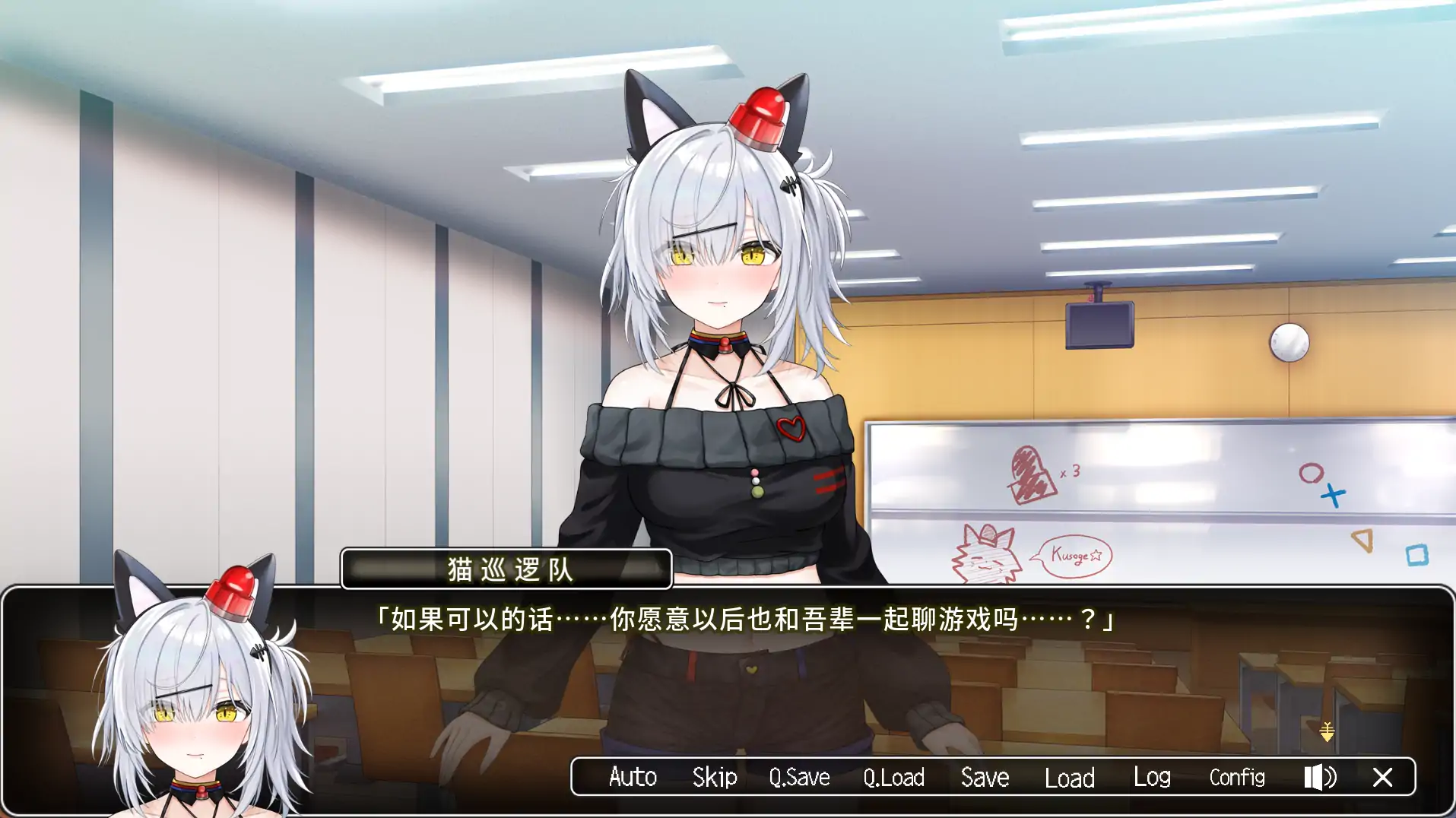The height and width of the screenshot is (818, 1456).
Task: Open the Save screen
Action: (984, 777)
